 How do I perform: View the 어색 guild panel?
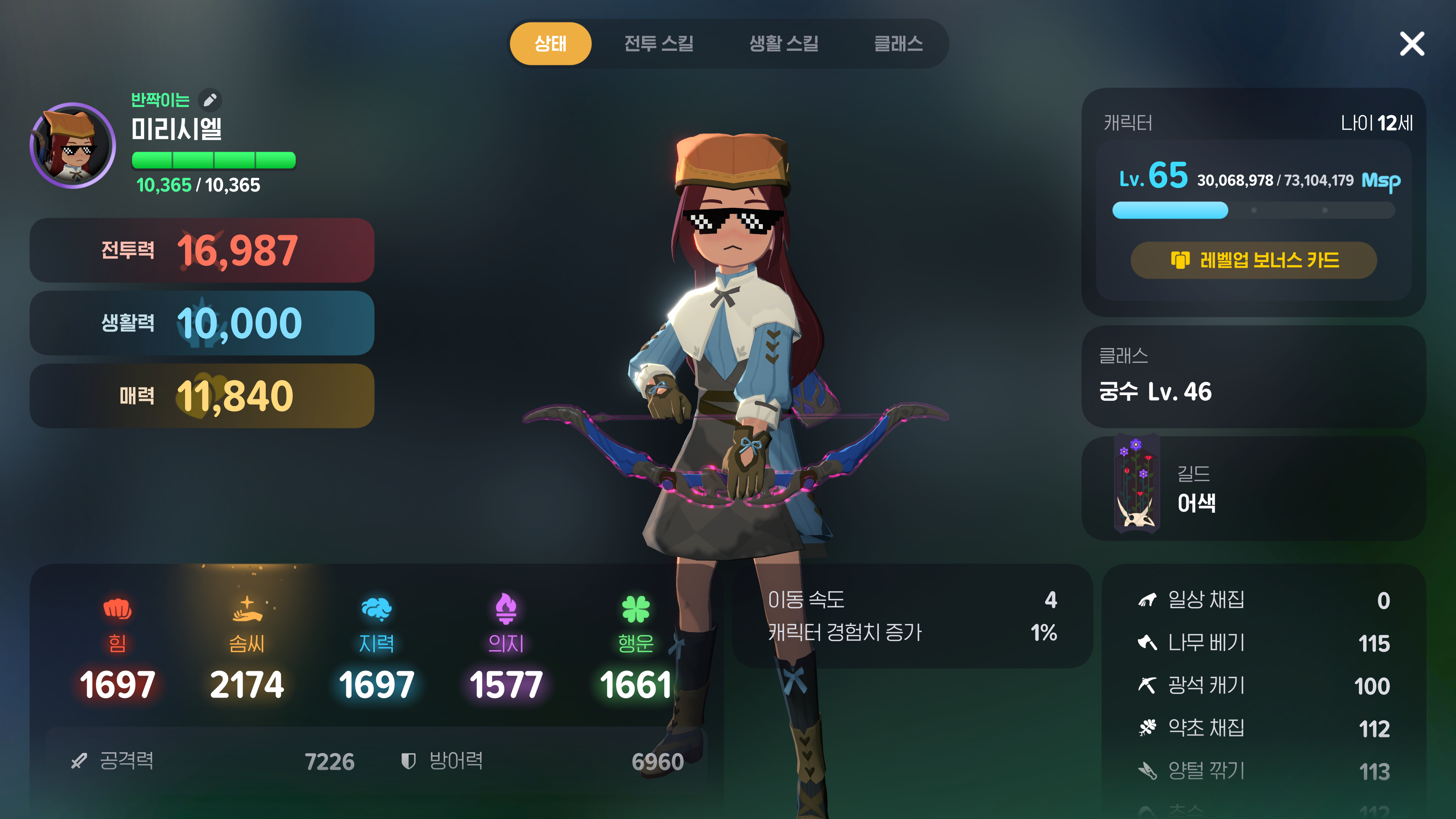(x=1253, y=488)
